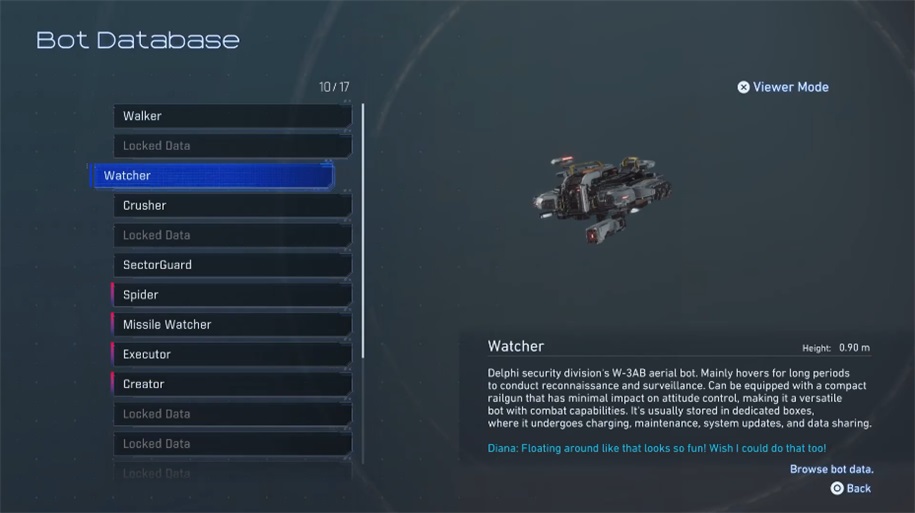Open the Missile Watcher entry

tap(232, 325)
